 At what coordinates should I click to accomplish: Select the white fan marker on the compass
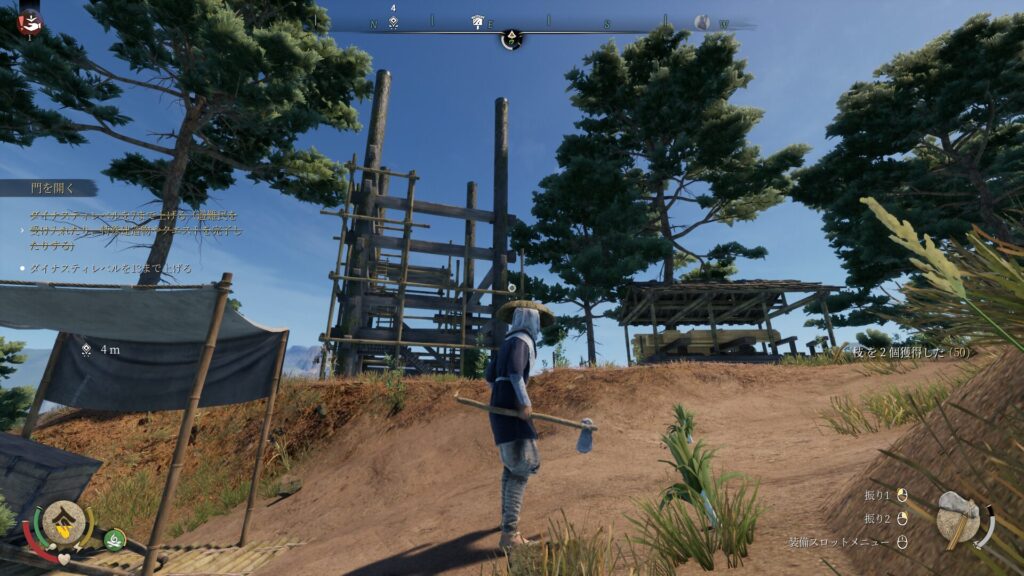point(477,22)
